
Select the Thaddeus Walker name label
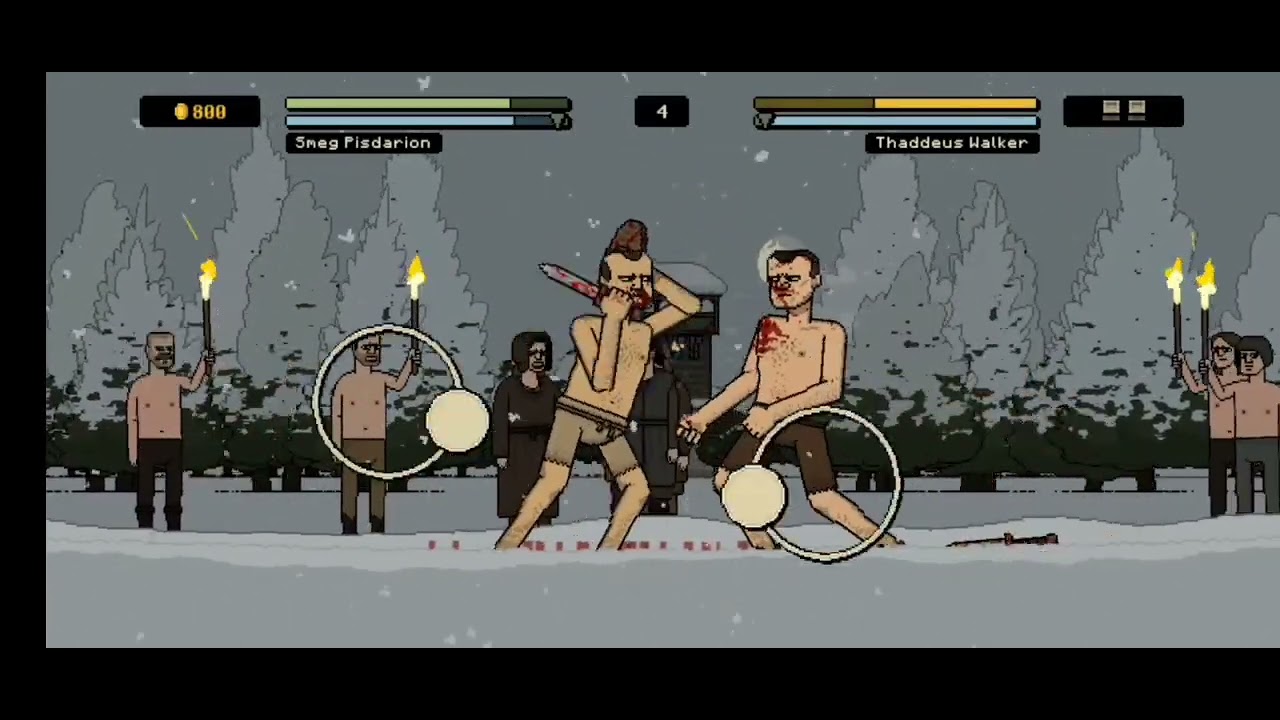[x=951, y=142]
